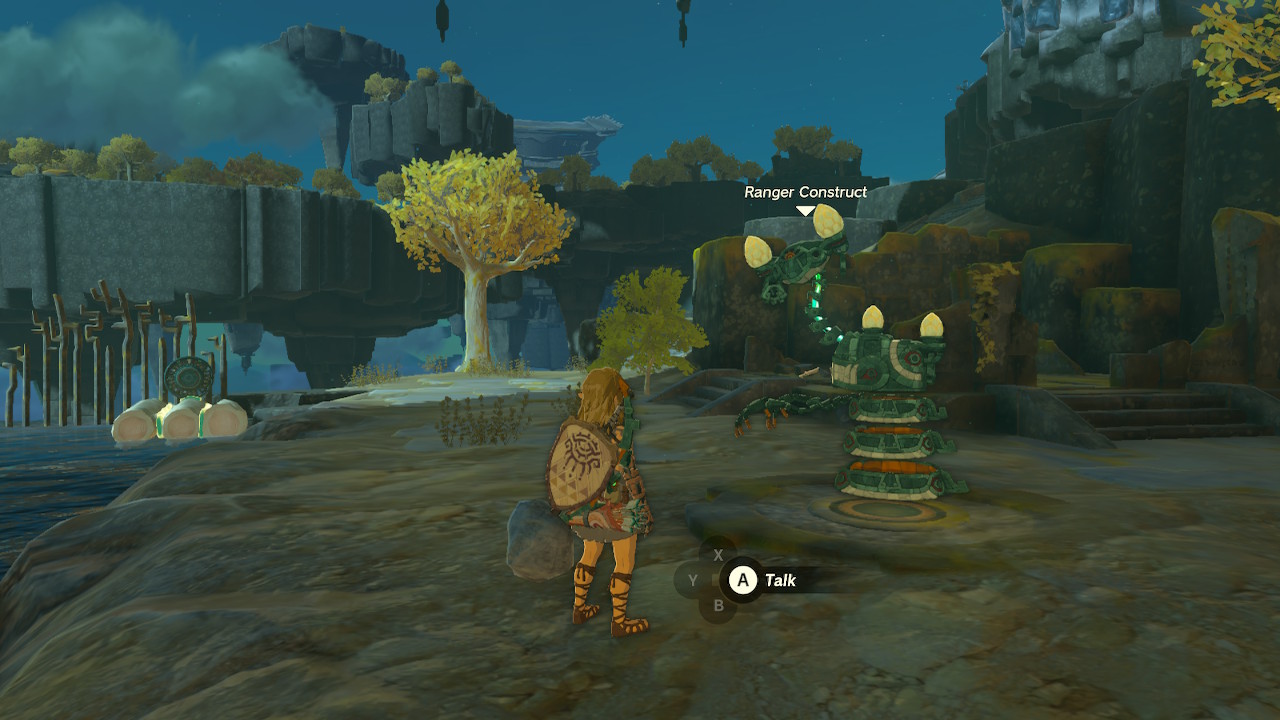This screenshot has height=720, width=1280.
Task: Click the downward triangle marker under the nameplate
Action: (804, 210)
